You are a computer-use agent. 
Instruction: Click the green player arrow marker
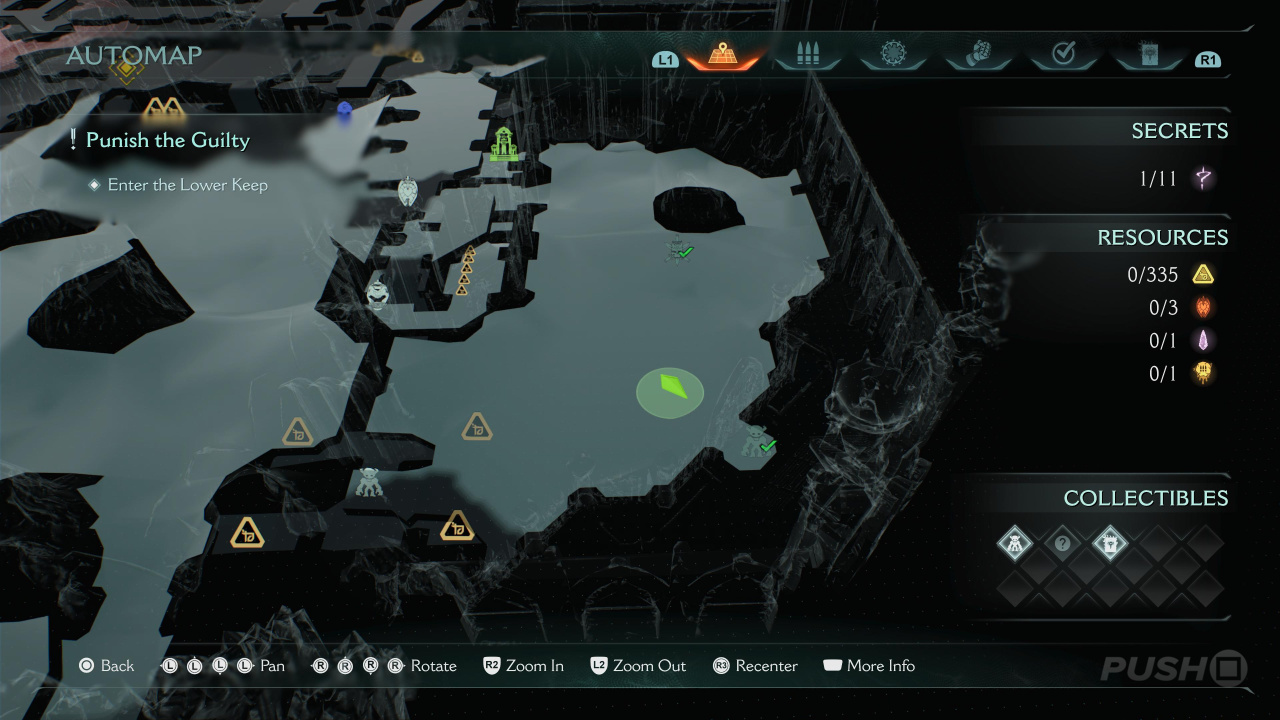tap(671, 391)
